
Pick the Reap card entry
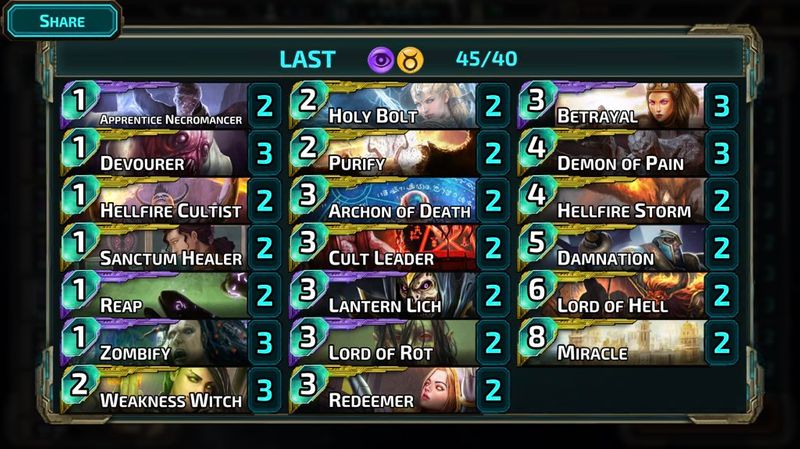tap(160, 296)
